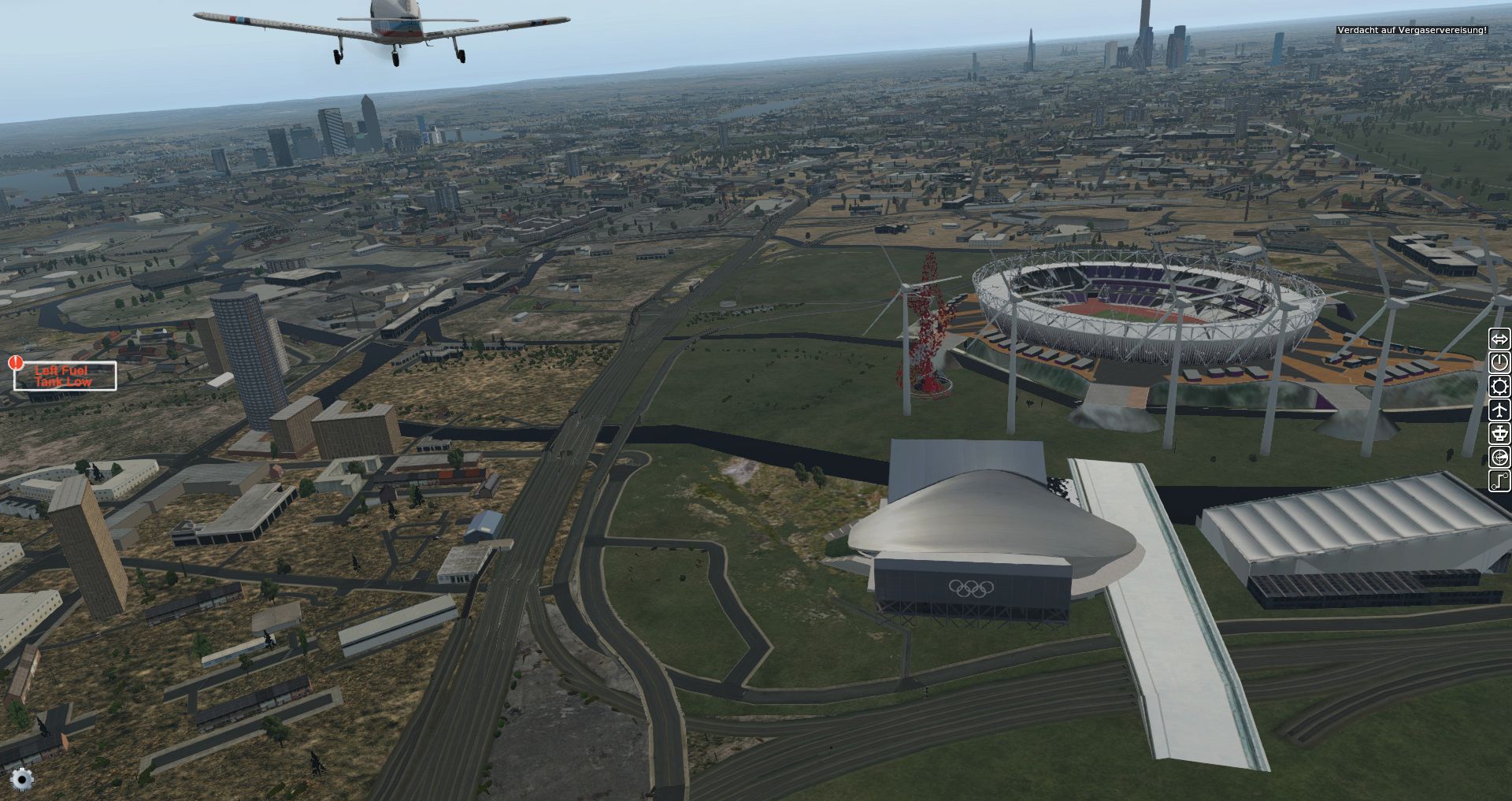Click the double-arrow icon in the side toolbar

[1499, 339]
